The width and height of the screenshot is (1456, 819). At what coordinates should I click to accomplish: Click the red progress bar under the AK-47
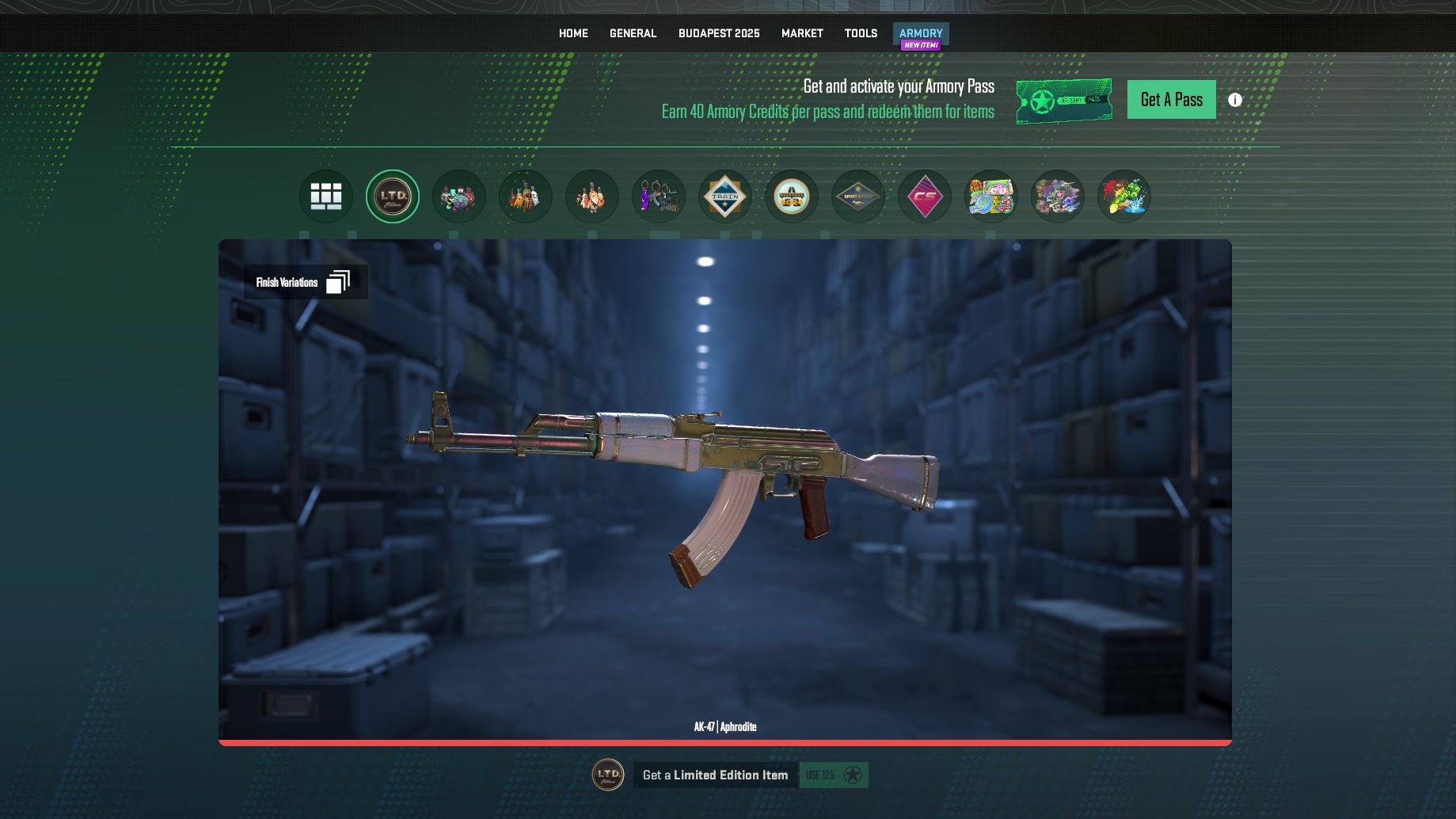point(725,742)
